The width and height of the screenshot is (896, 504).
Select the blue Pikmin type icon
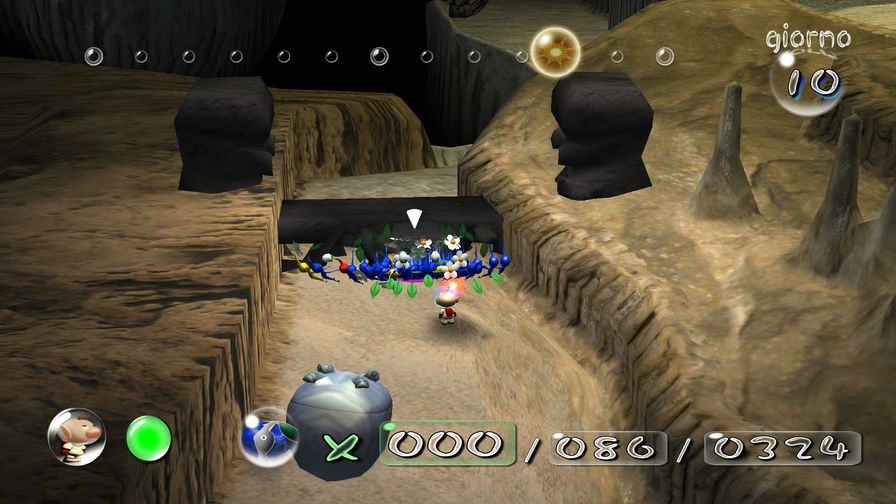point(267,438)
